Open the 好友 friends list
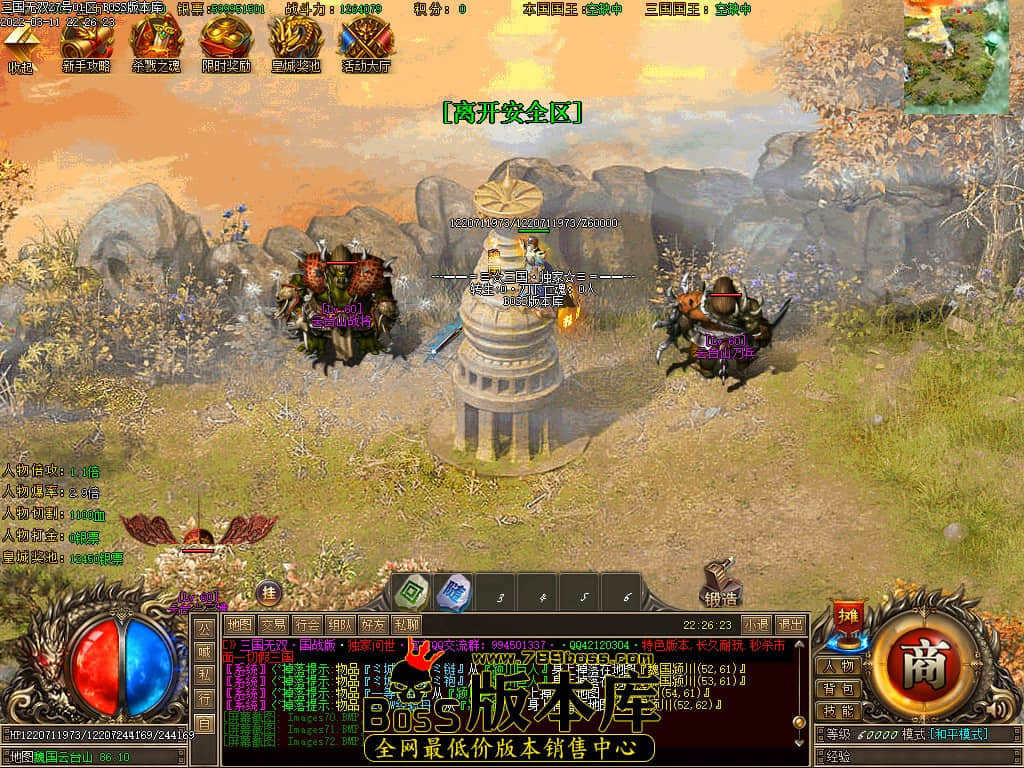Image resolution: width=1024 pixels, height=768 pixels. [x=373, y=625]
